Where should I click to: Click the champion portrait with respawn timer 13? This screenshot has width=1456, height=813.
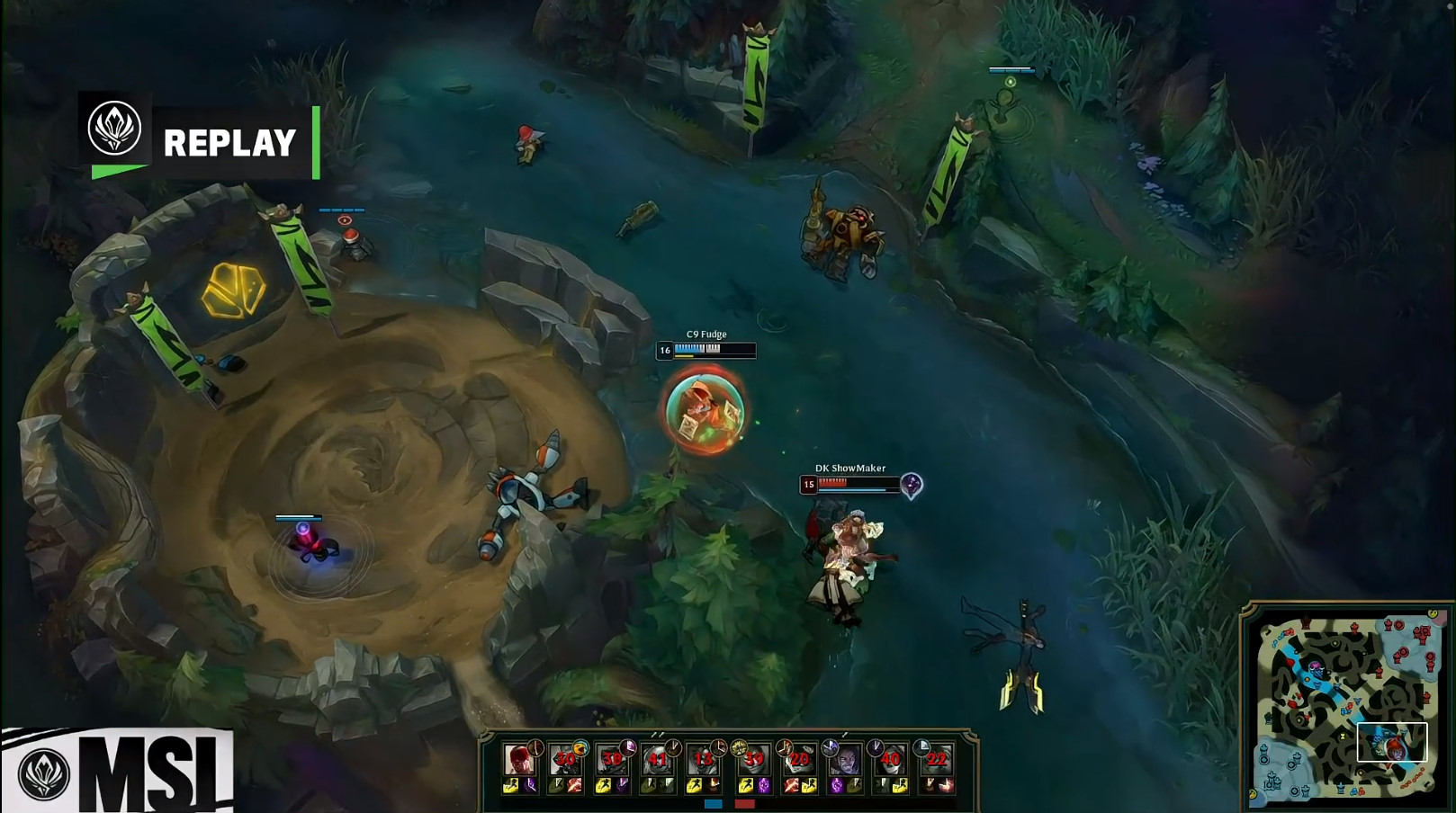704,760
